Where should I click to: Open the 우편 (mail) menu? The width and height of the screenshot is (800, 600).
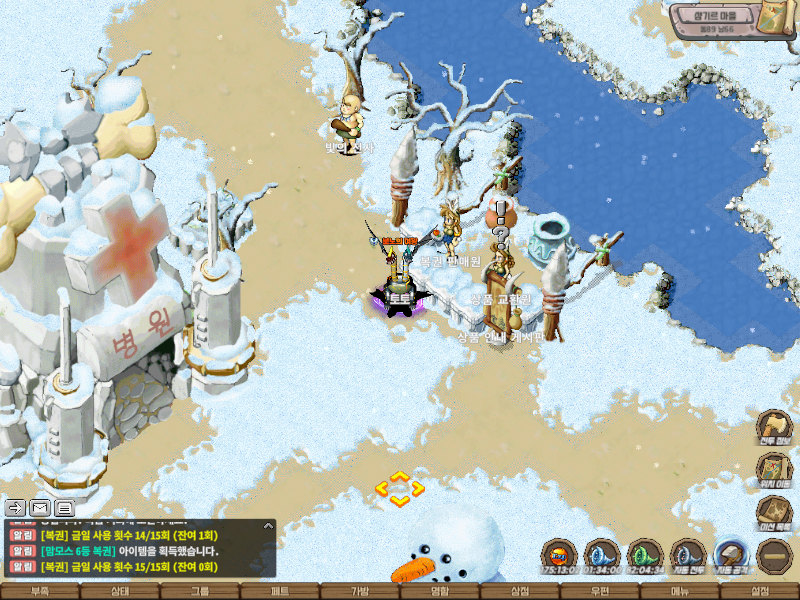coord(600,591)
